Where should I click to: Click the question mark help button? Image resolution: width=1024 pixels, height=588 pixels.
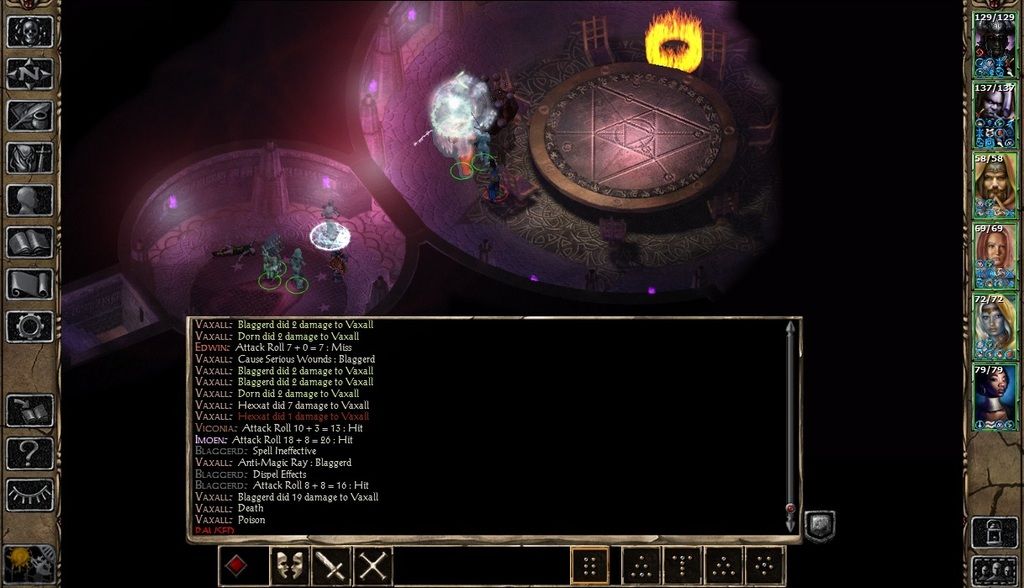tap(30, 453)
